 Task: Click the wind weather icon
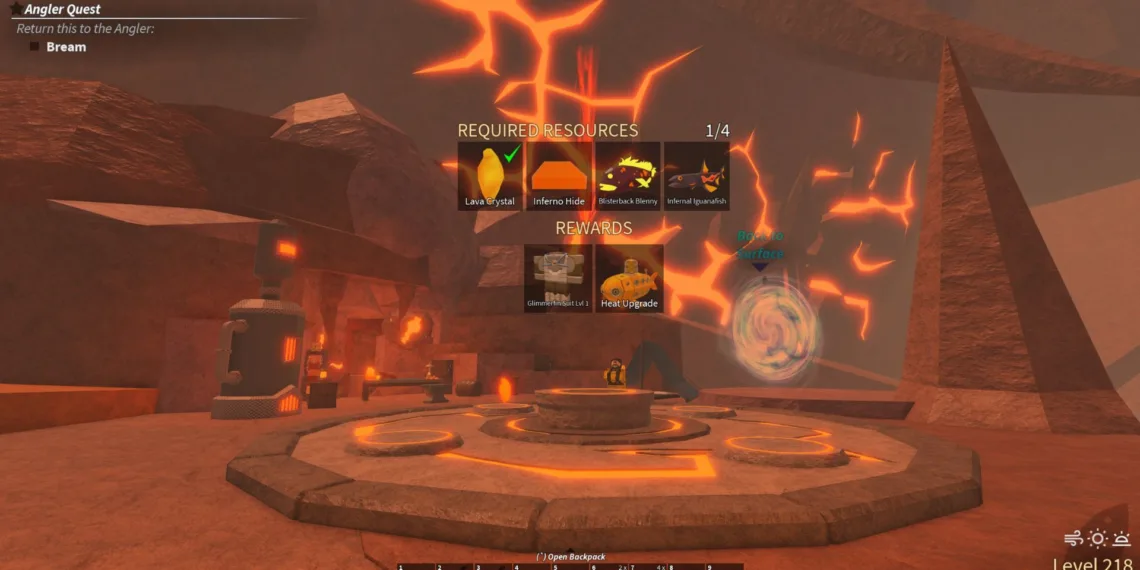pos(1074,539)
